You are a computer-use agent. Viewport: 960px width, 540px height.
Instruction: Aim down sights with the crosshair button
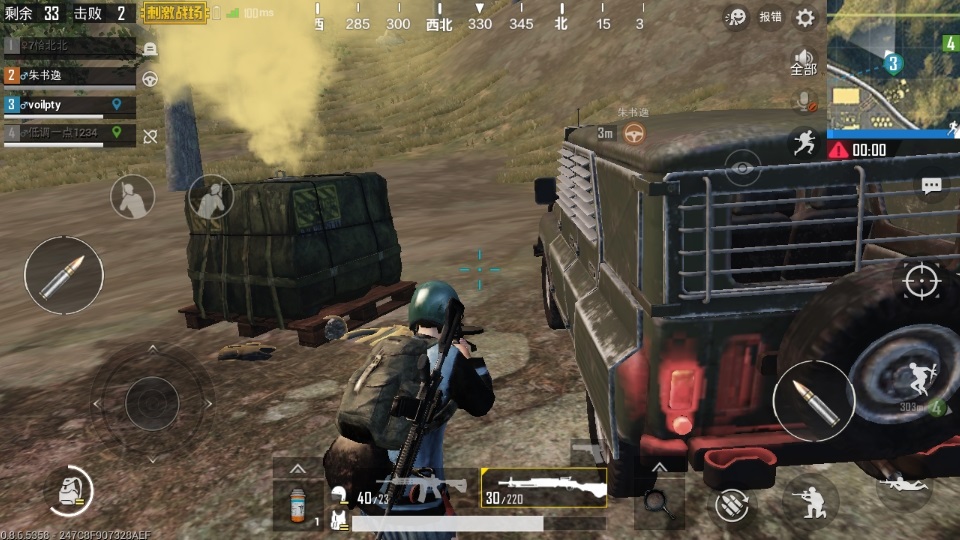[921, 281]
